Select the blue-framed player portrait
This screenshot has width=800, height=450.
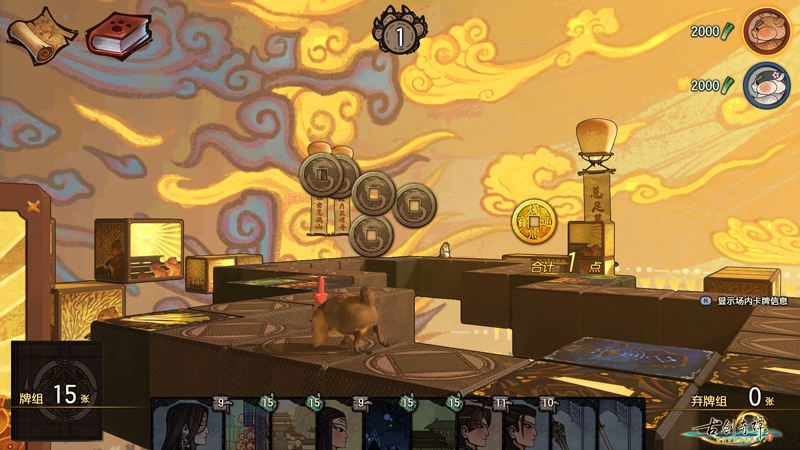pyautogui.click(x=766, y=84)
